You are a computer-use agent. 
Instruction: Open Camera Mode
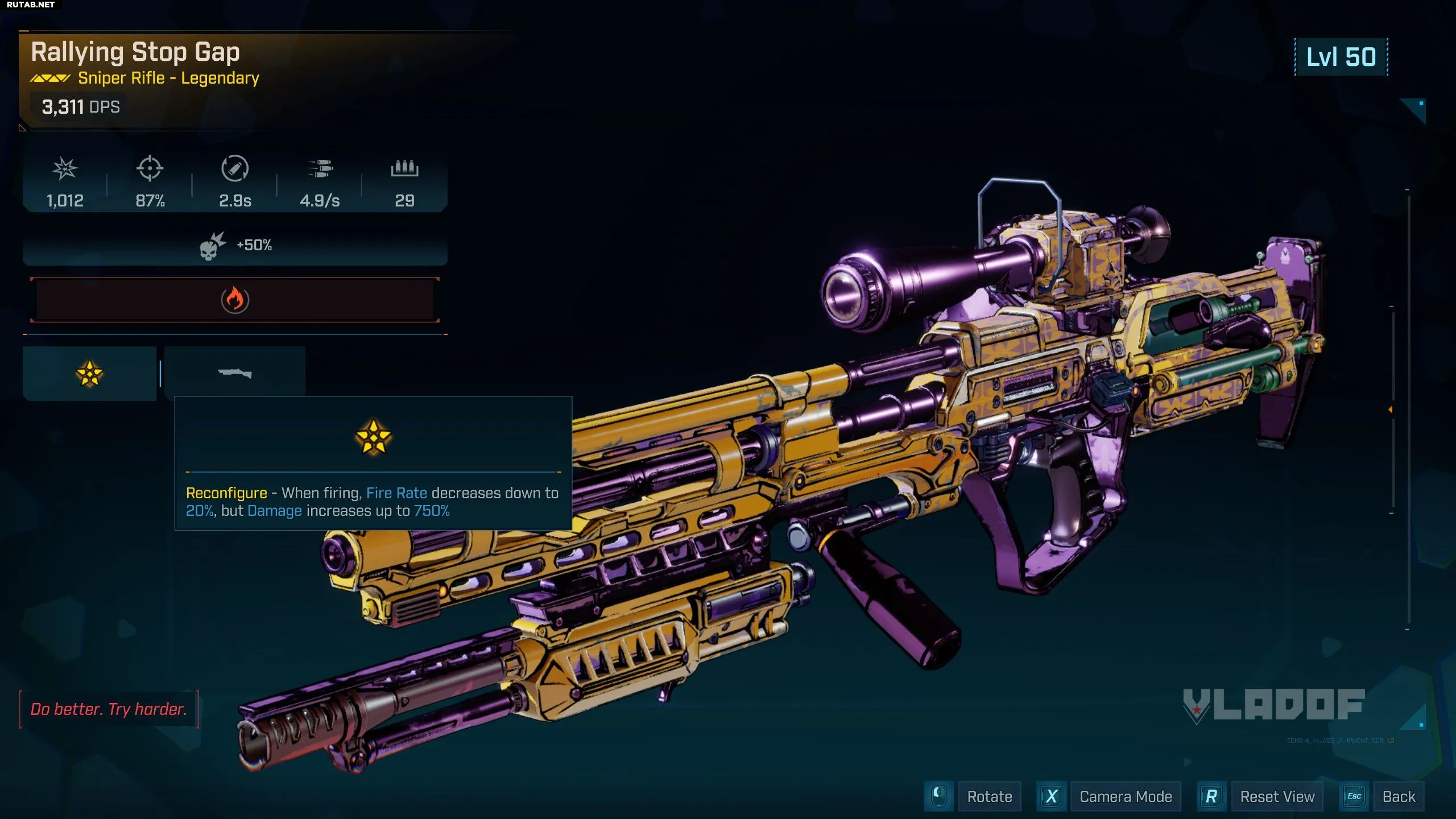(x=1125, y=796)
